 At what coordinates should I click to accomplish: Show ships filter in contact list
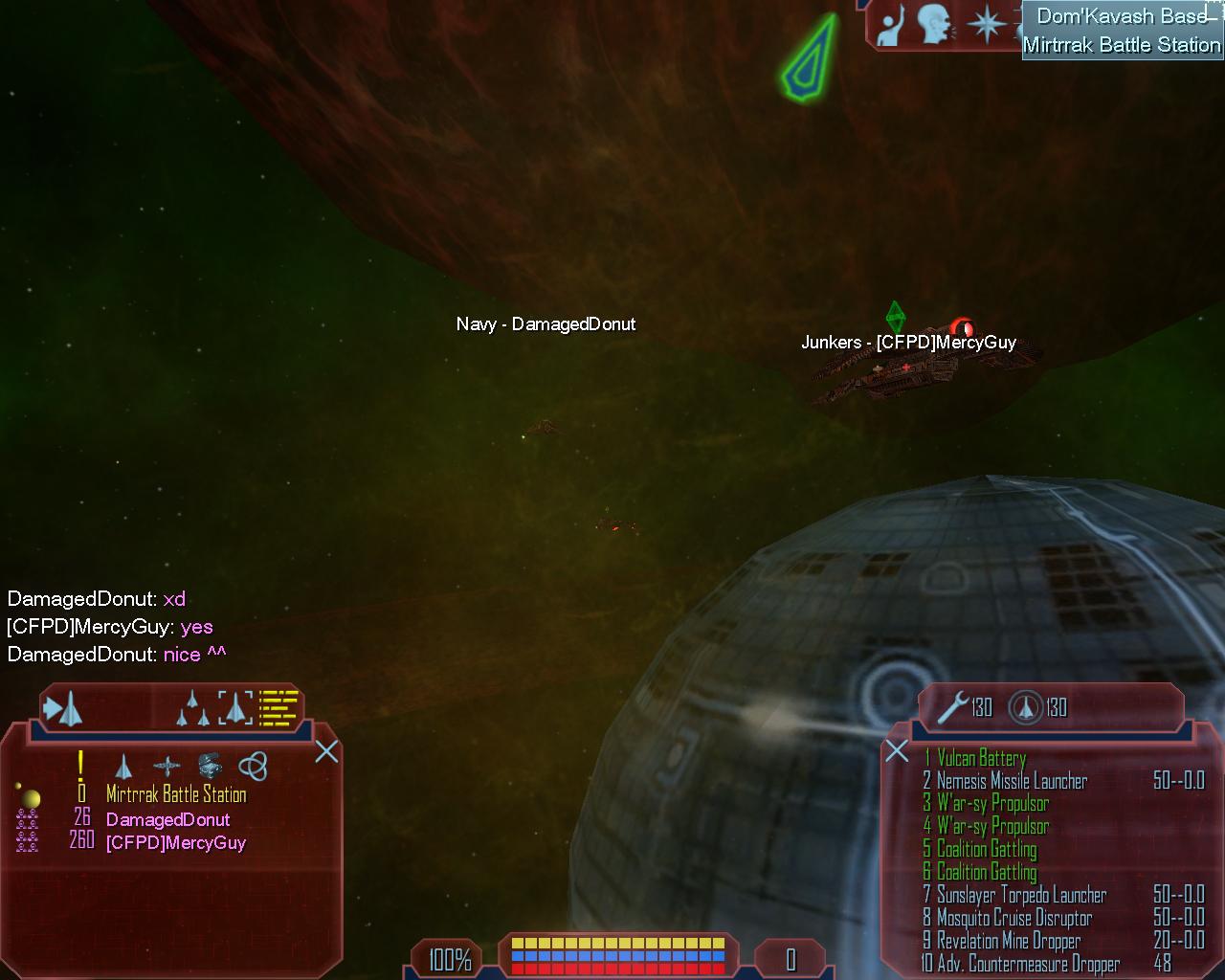tap(123, 767)
